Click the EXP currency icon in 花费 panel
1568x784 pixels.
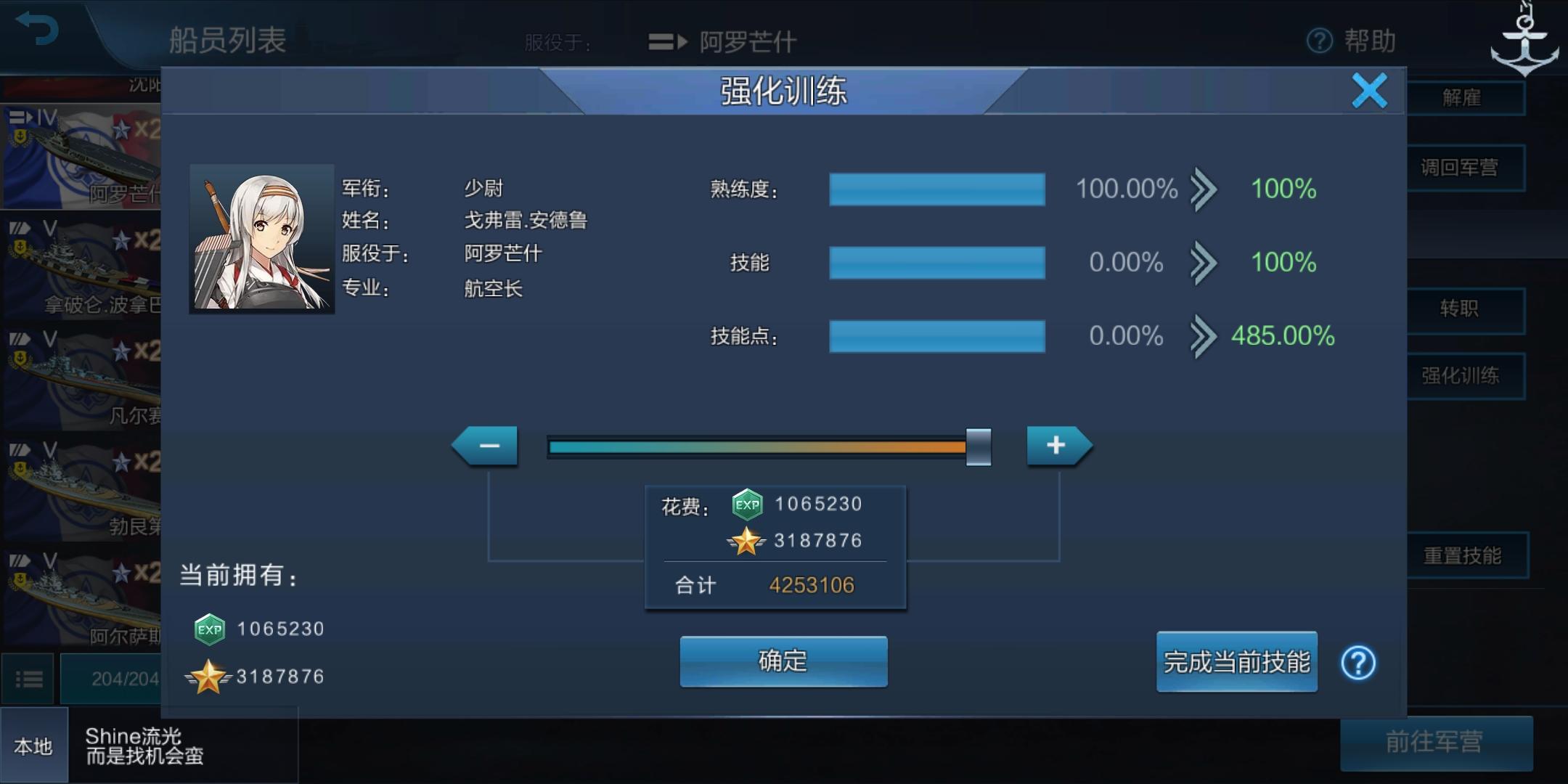pyautogui.click(x=748, y=504)
